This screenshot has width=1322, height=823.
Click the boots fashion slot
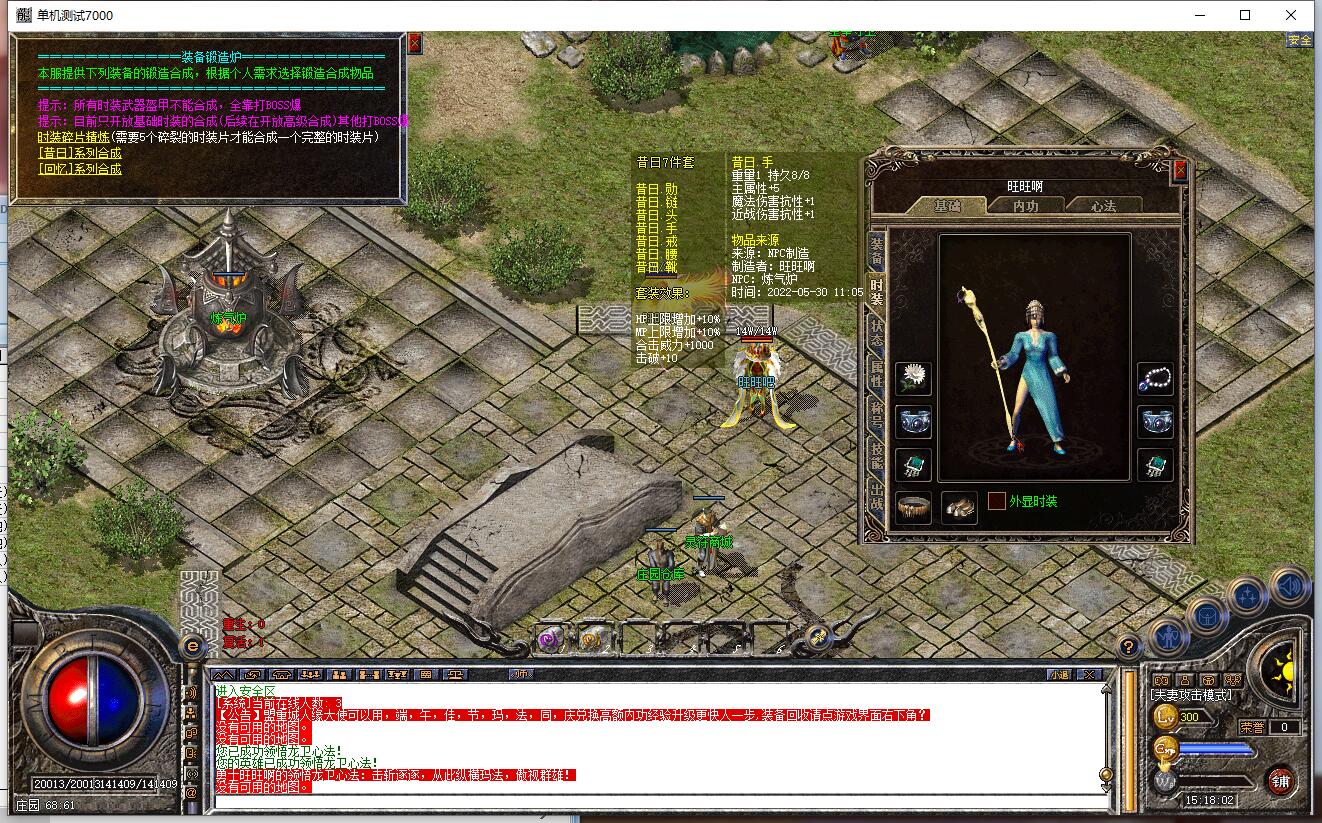(x=959, y=507)
